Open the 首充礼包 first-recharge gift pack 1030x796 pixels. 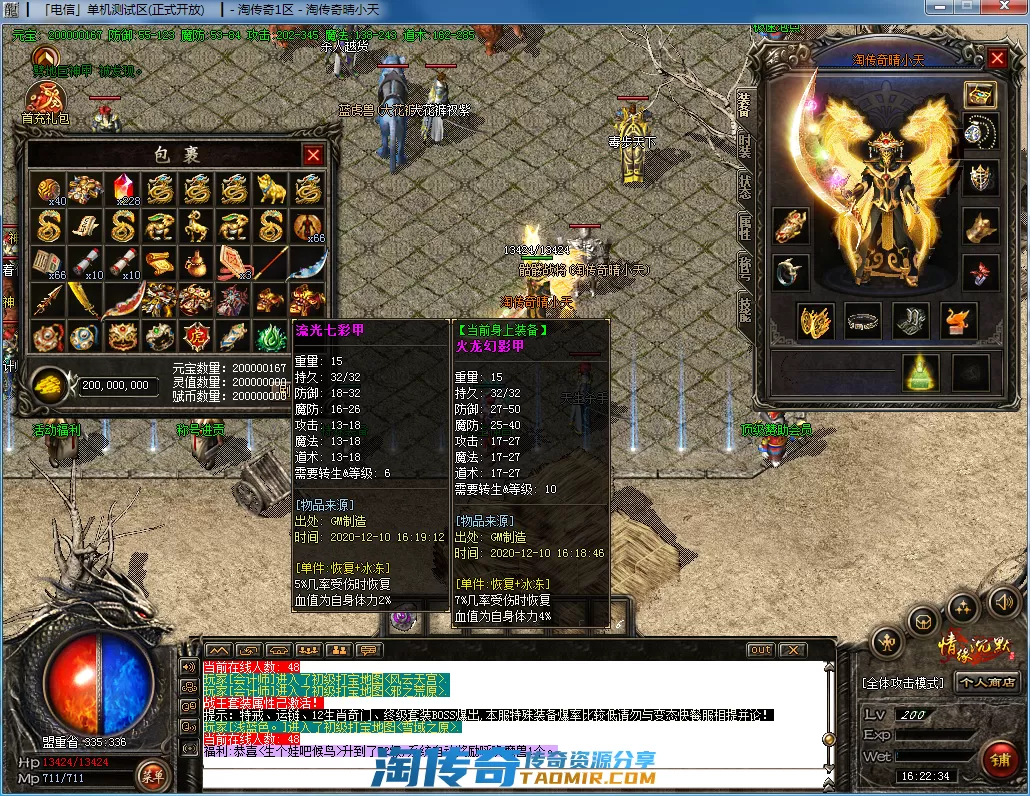[x=46, y=101]
